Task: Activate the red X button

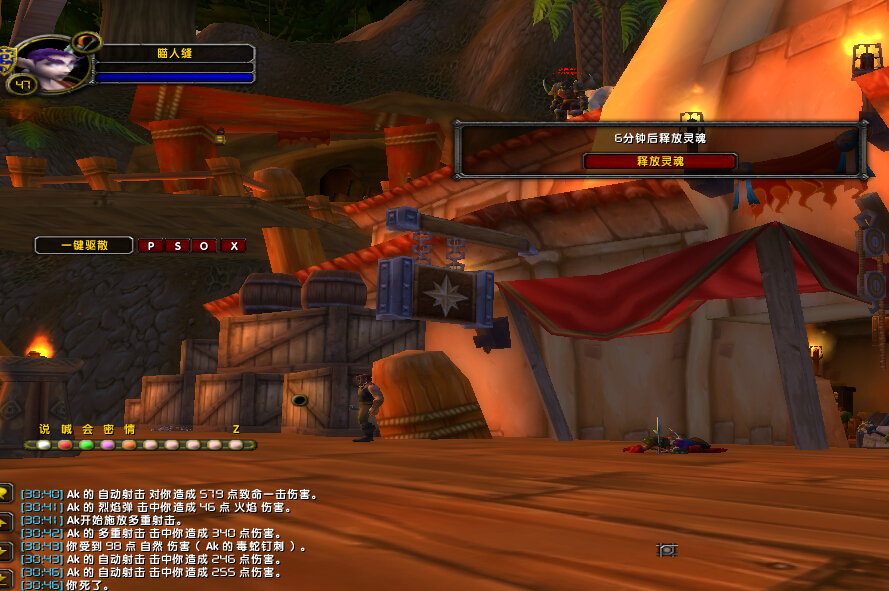Action: [233, 245]
